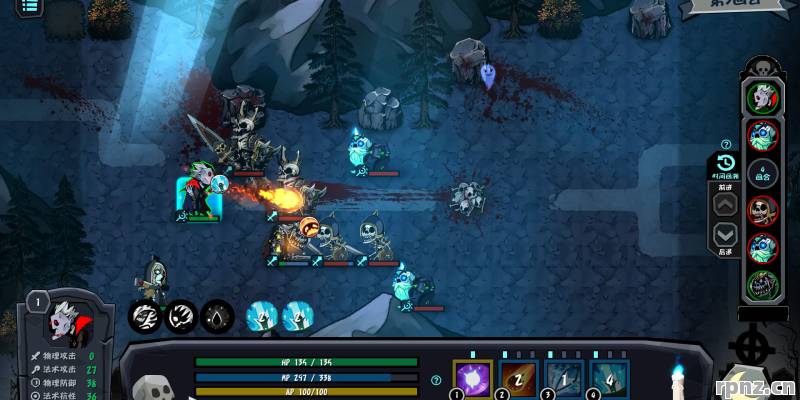Activate the brown slash skill in slot 2
The height and width of the screenshot is (400, 800).
(x=518, y=380)
